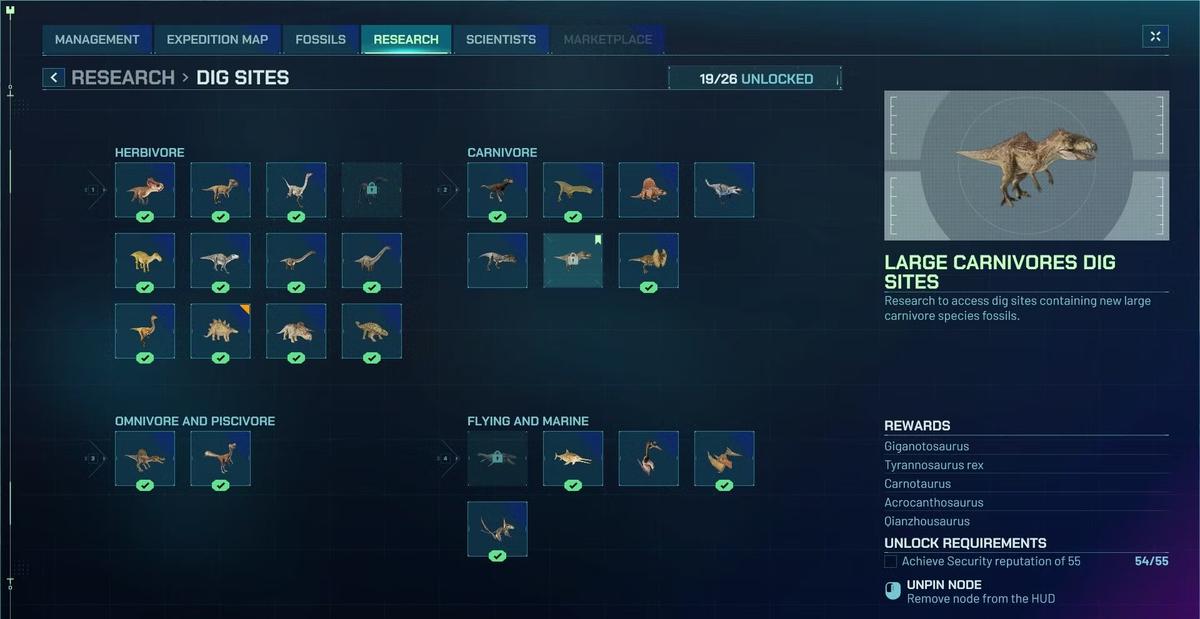The image size is (1200, 619).
Task: Open the Scientists tab
Action: coord(501,40)
